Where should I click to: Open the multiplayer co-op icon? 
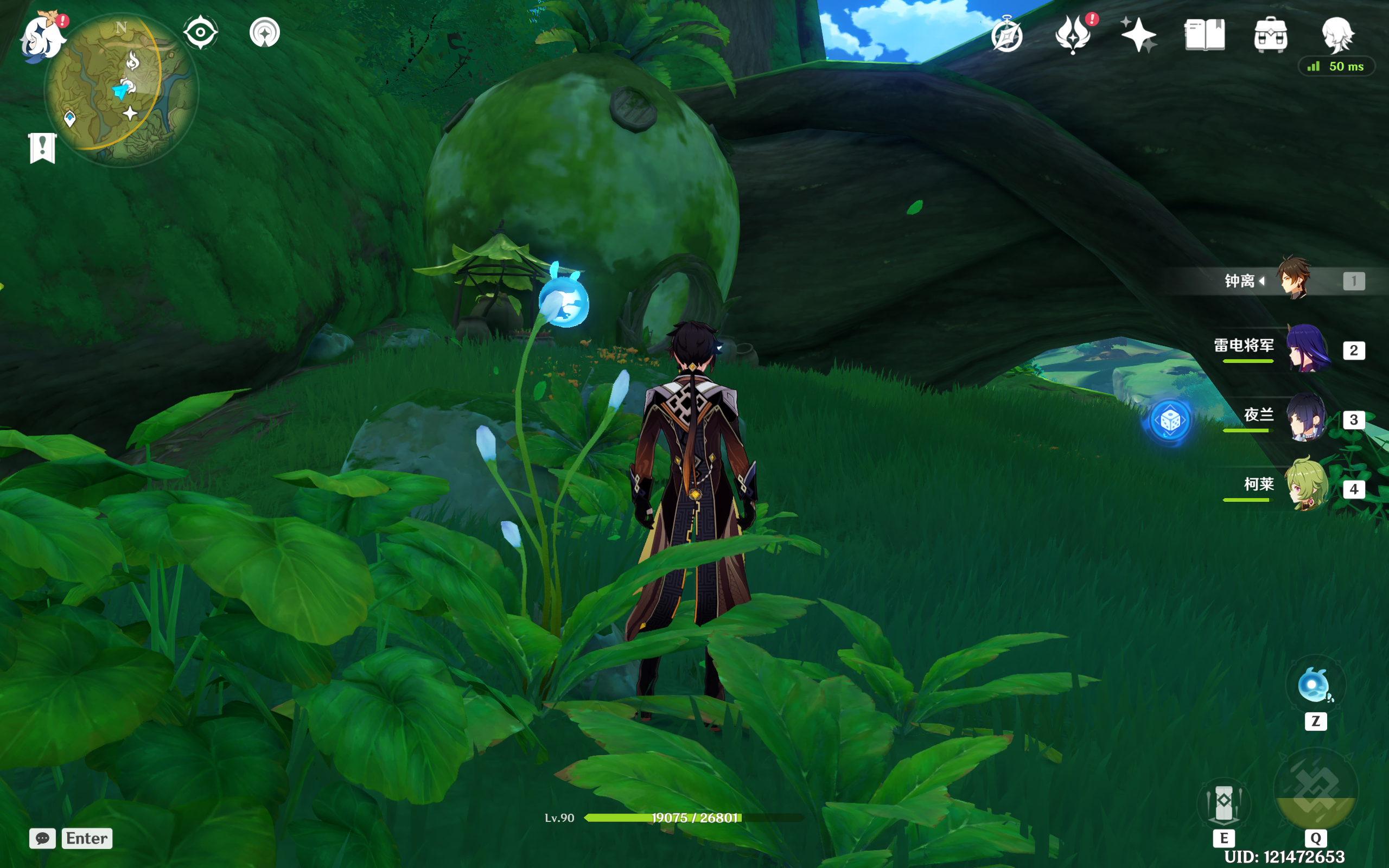click(x=265, y=32)
